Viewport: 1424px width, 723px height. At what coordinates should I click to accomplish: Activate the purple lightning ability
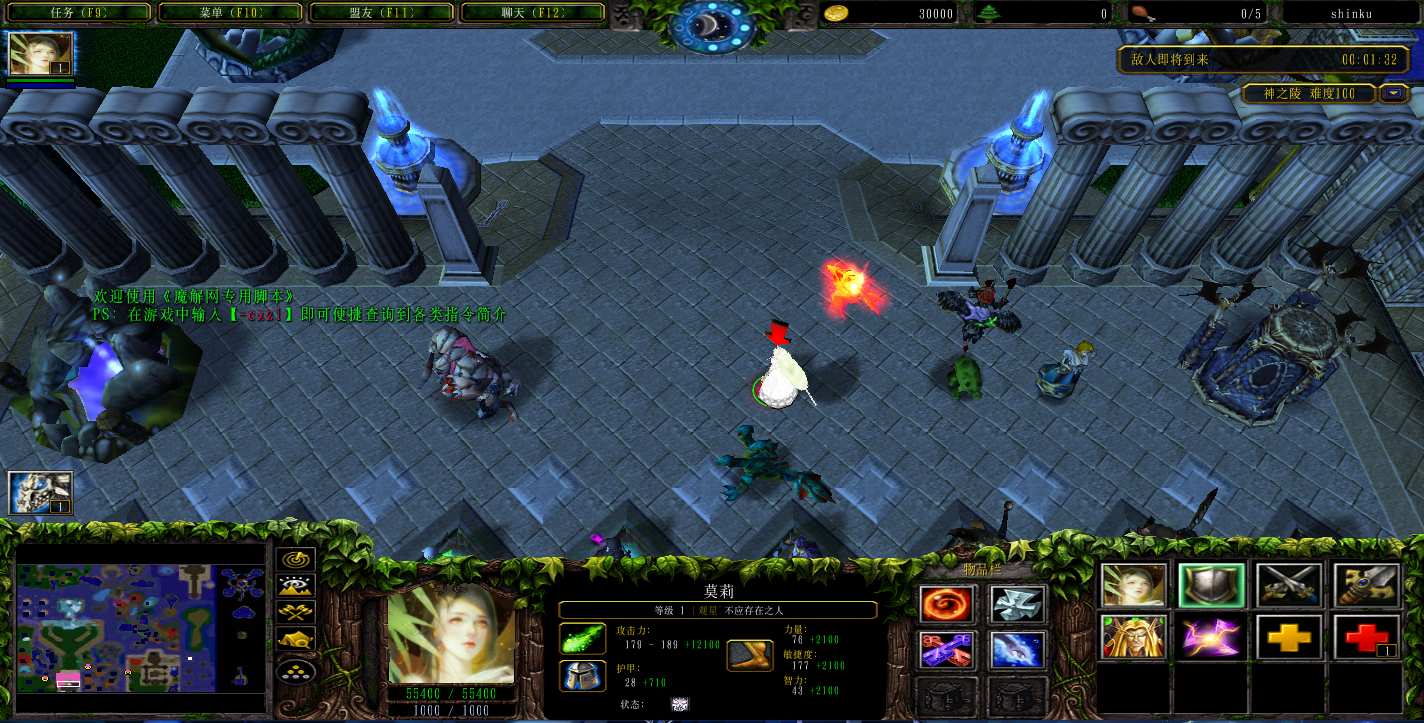pos(1211,637)
